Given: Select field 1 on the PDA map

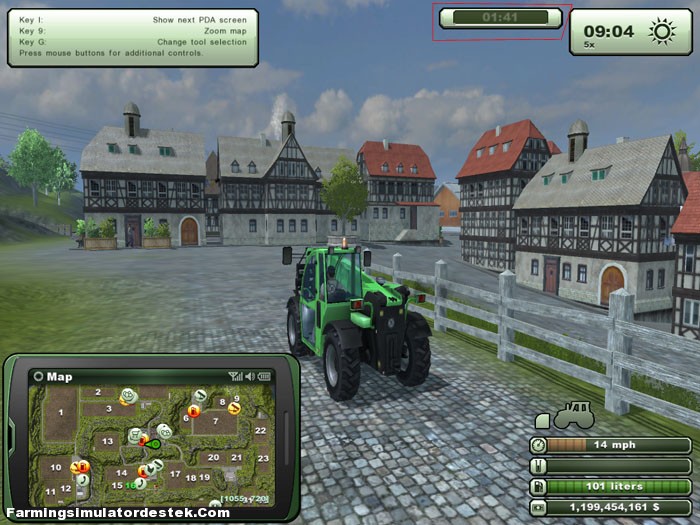Looking at the screenshot, I should [60, 410].
